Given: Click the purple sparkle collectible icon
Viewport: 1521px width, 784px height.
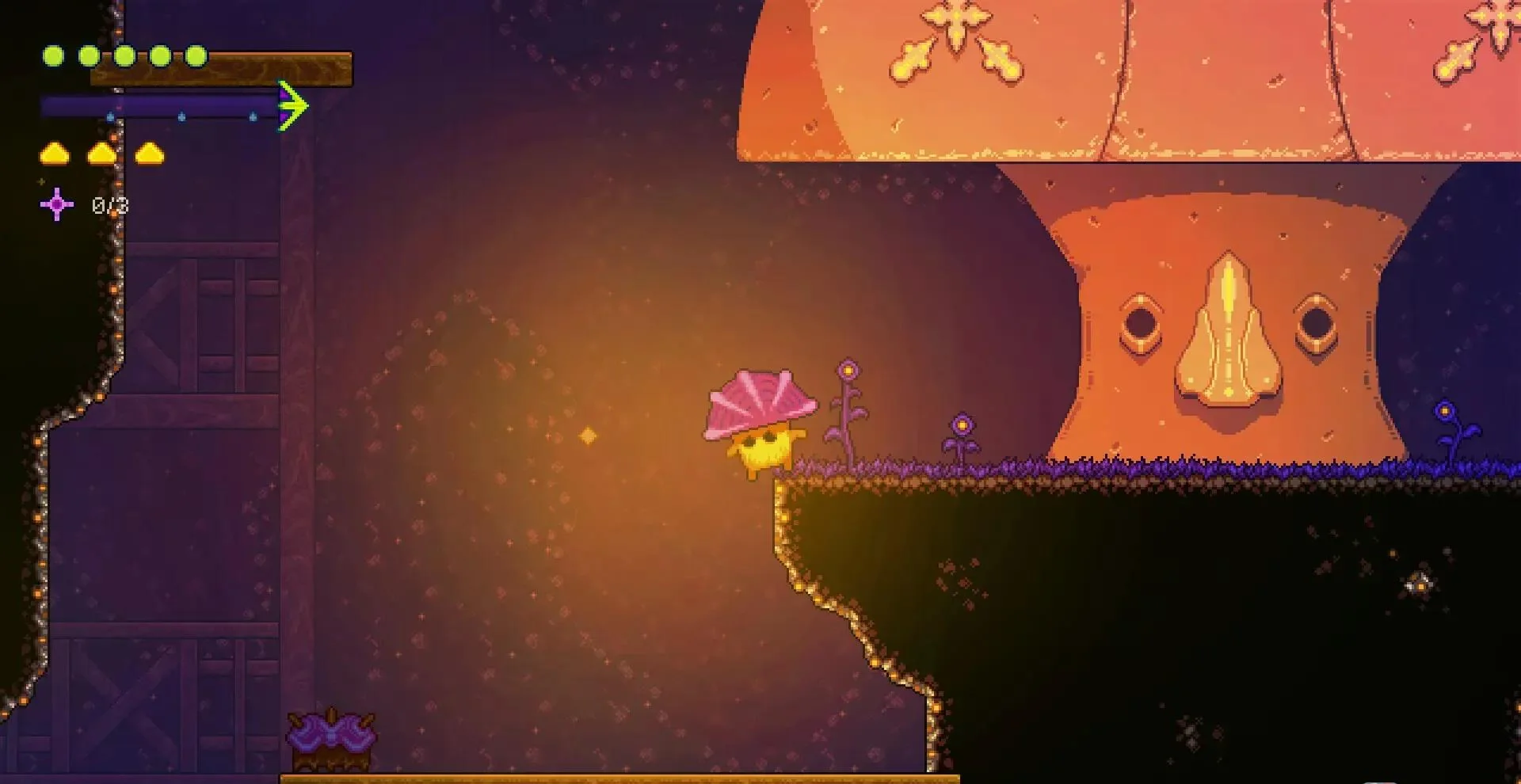Looking at the screenshot, I should pos(56,204).
